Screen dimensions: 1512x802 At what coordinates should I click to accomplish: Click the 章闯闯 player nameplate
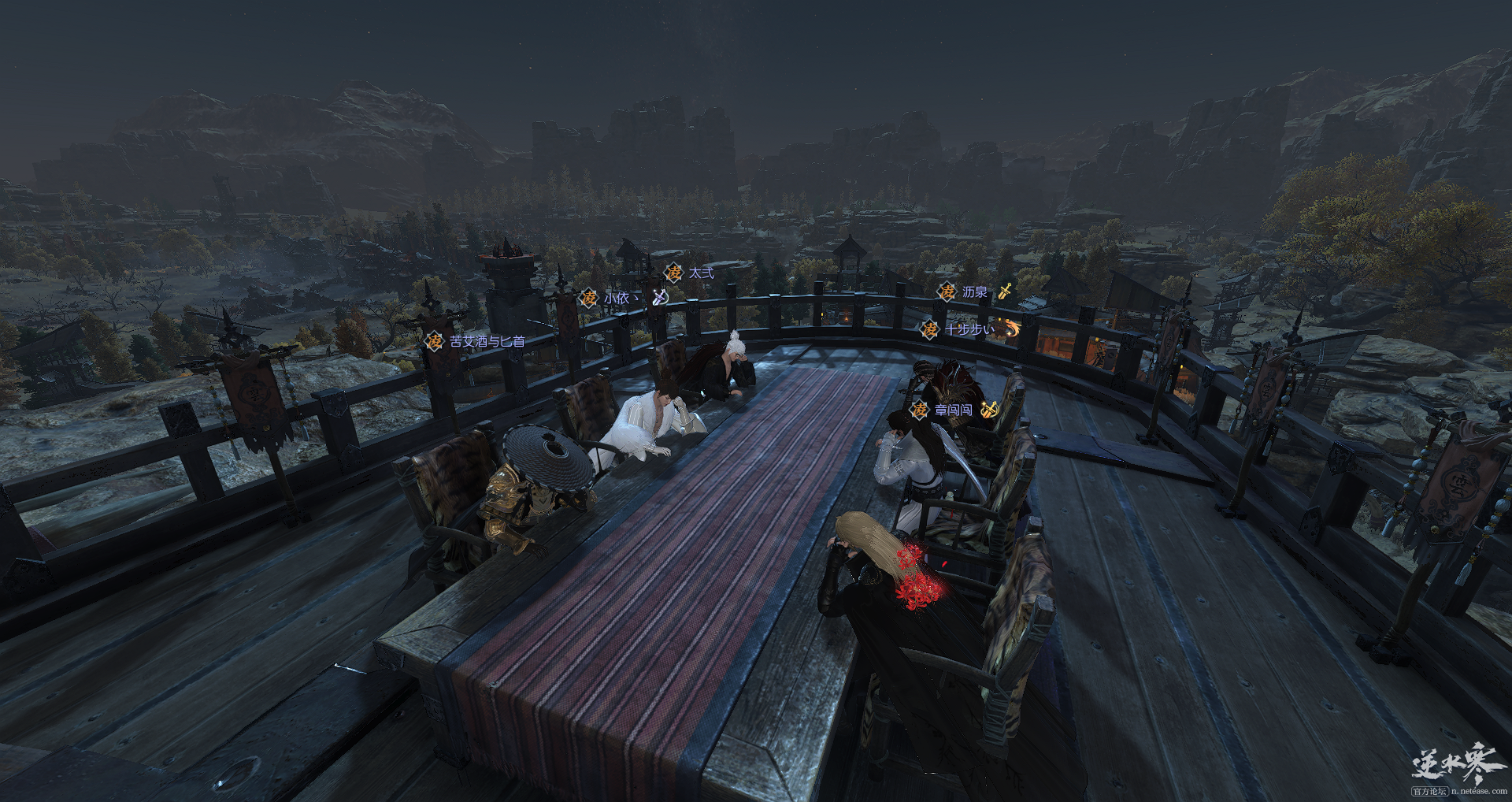tap(953, 410)
